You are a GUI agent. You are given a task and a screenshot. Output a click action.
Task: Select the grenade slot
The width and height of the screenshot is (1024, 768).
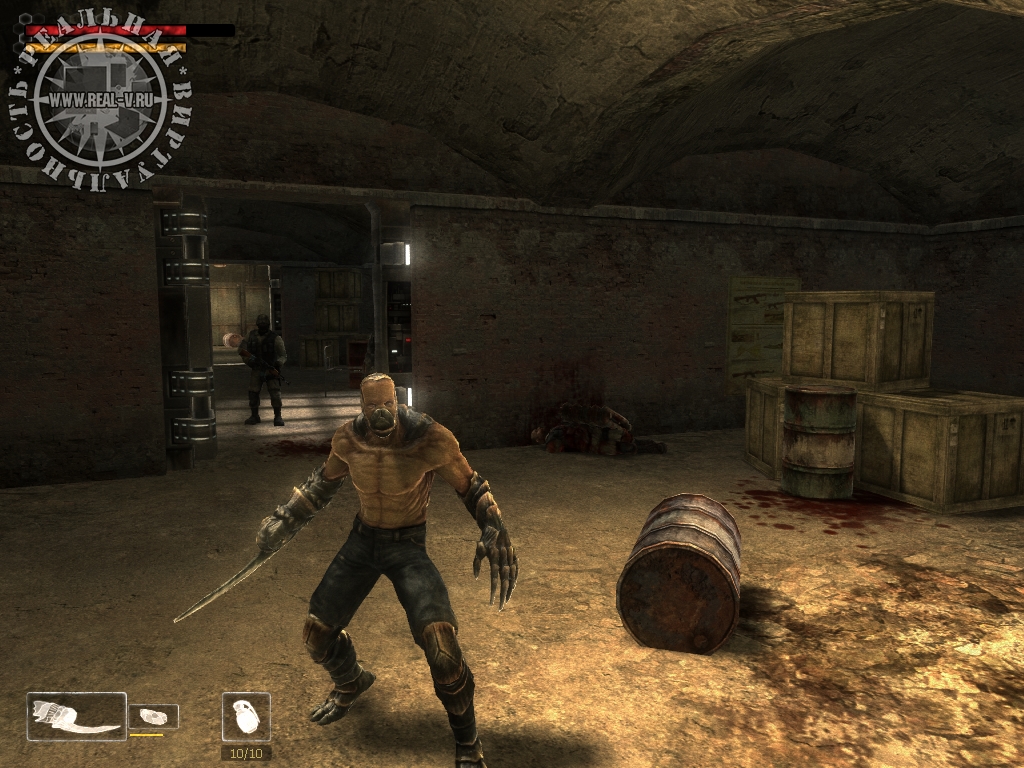[246, 717]
